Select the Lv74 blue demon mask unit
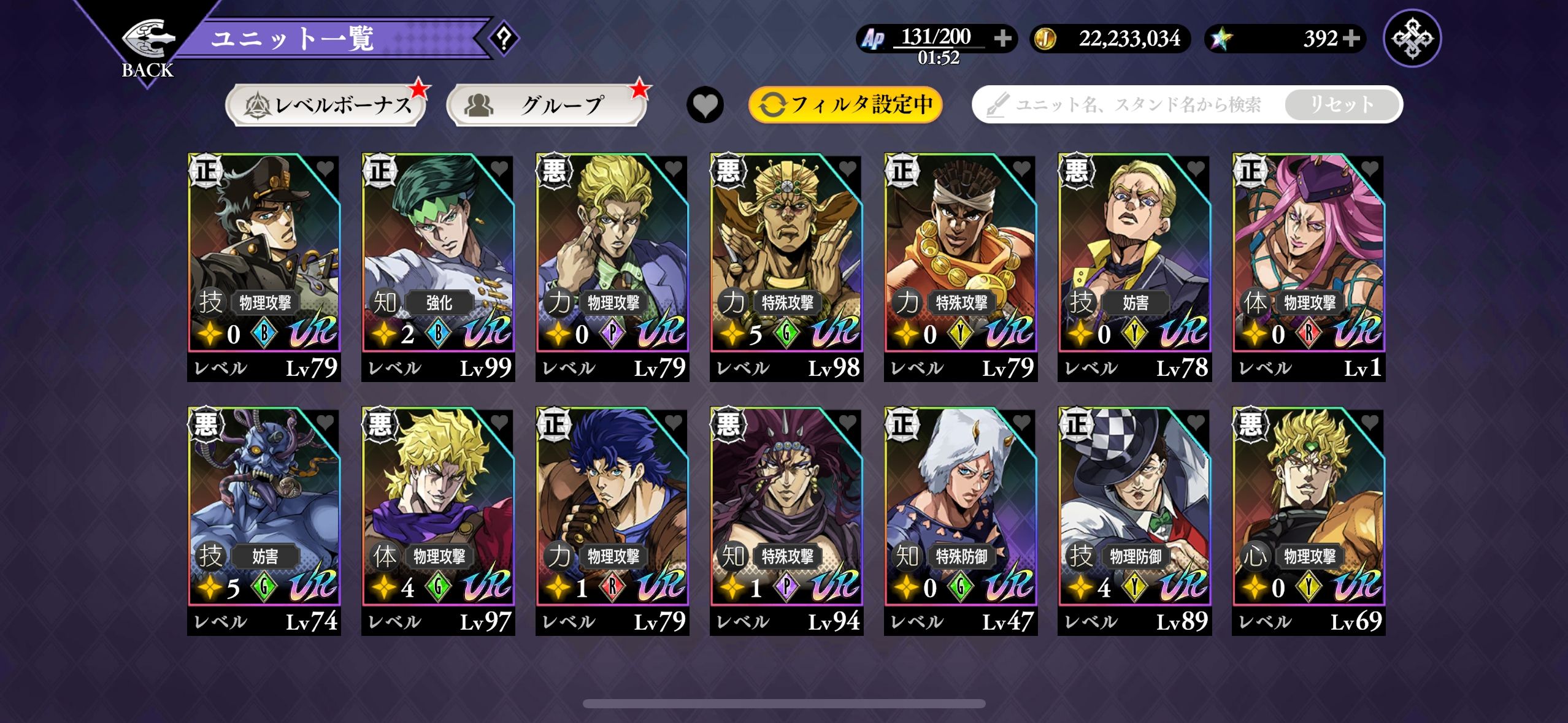 [x=264, y=521]
